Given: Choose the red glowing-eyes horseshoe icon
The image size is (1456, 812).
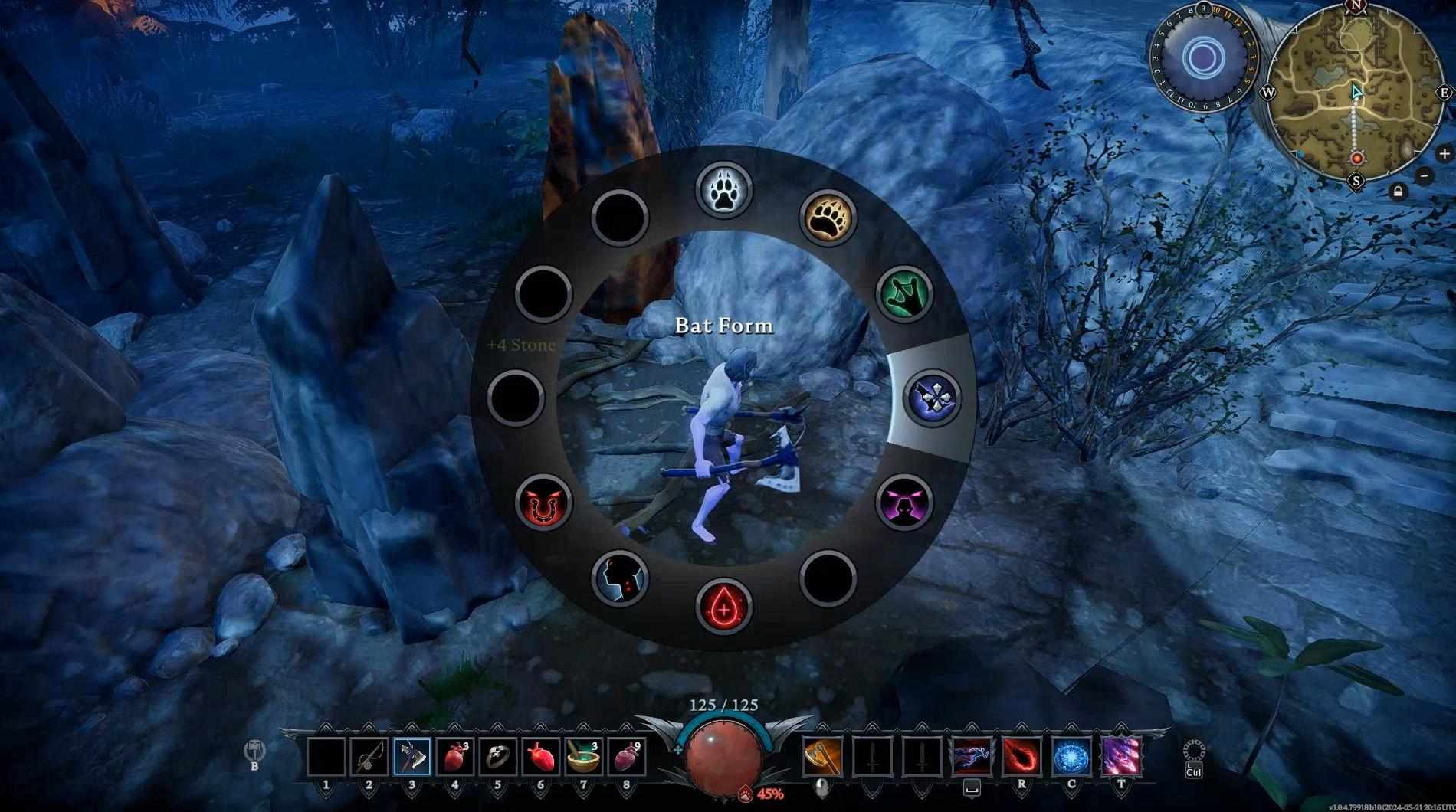Looking at the screenshot, I should (x=544, y=503).
